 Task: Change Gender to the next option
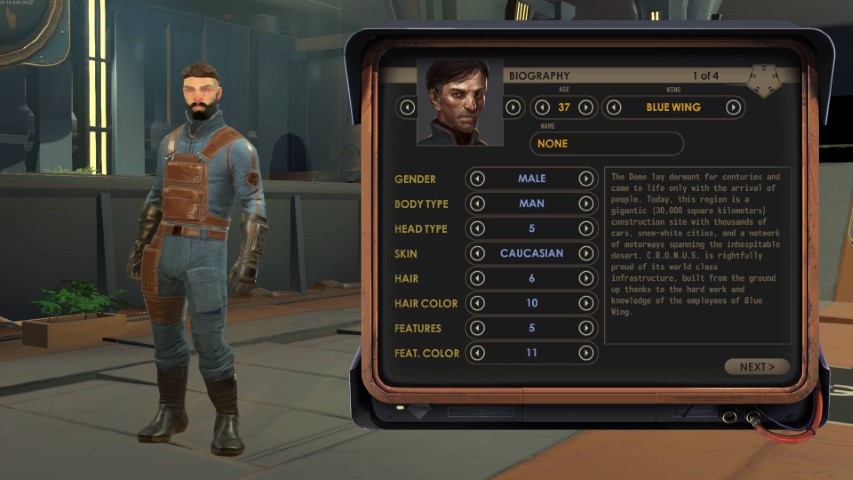[586, 179]
